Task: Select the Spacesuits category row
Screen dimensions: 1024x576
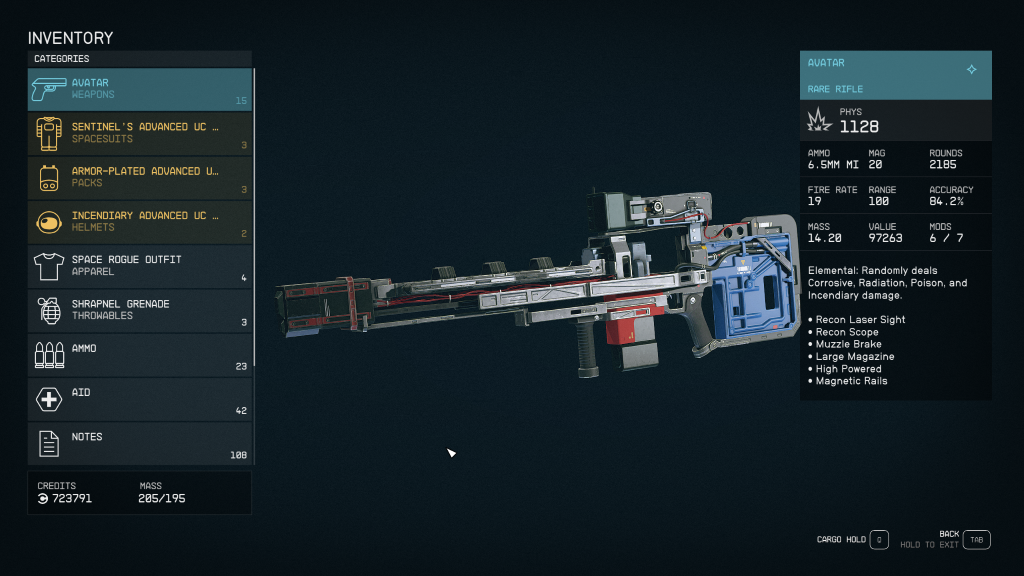Action: click(x=140, y=133)
